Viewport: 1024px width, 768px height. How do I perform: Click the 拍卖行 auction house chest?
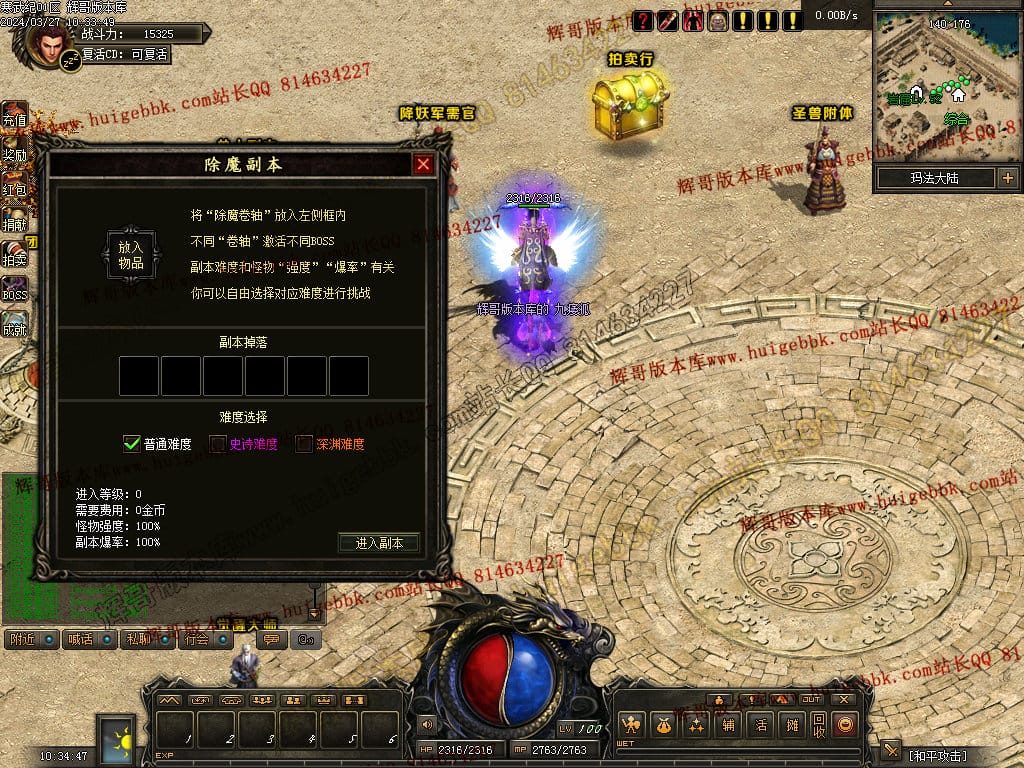coord(630,105)
